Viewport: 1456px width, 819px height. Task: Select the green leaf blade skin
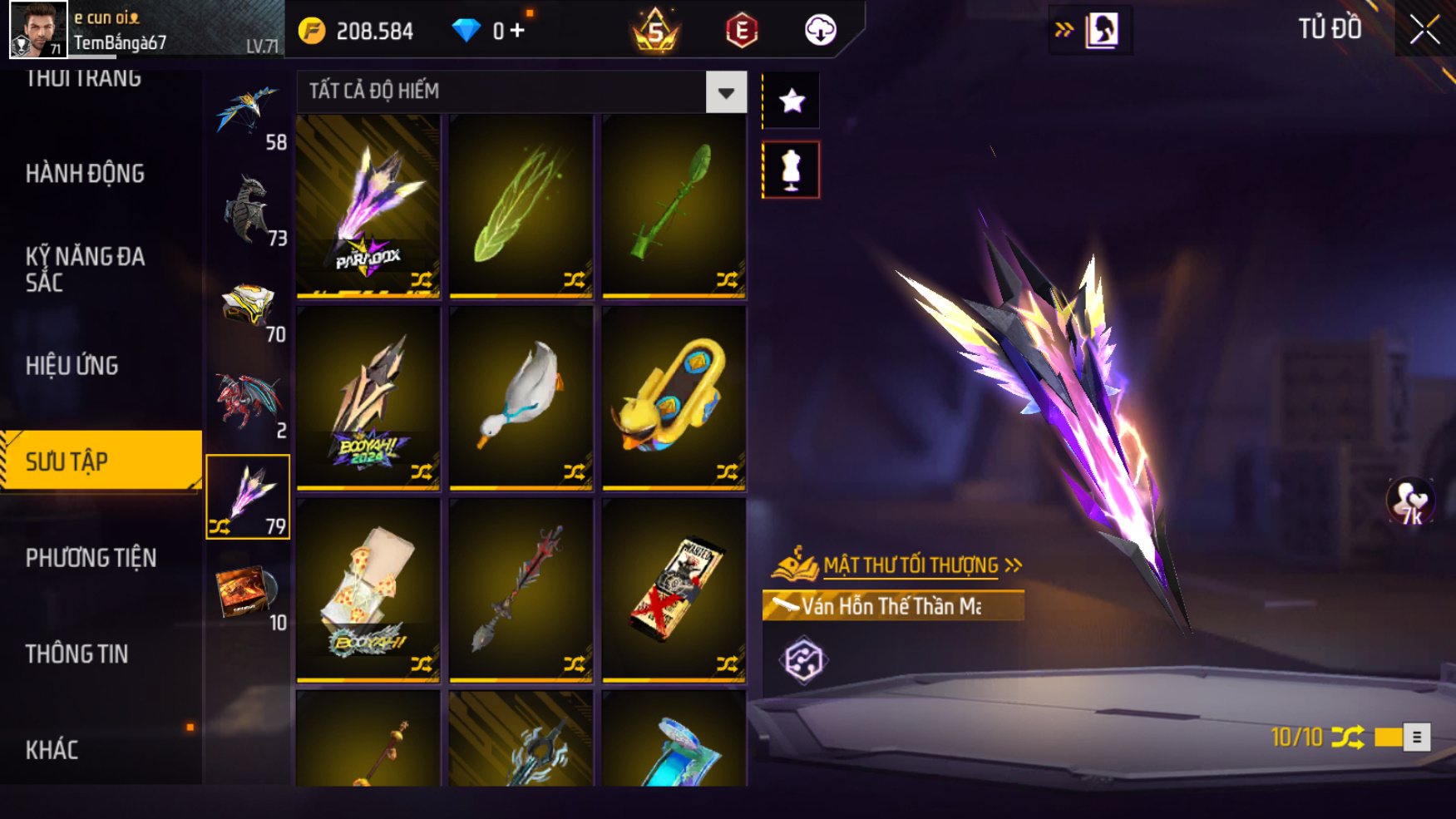521,205
